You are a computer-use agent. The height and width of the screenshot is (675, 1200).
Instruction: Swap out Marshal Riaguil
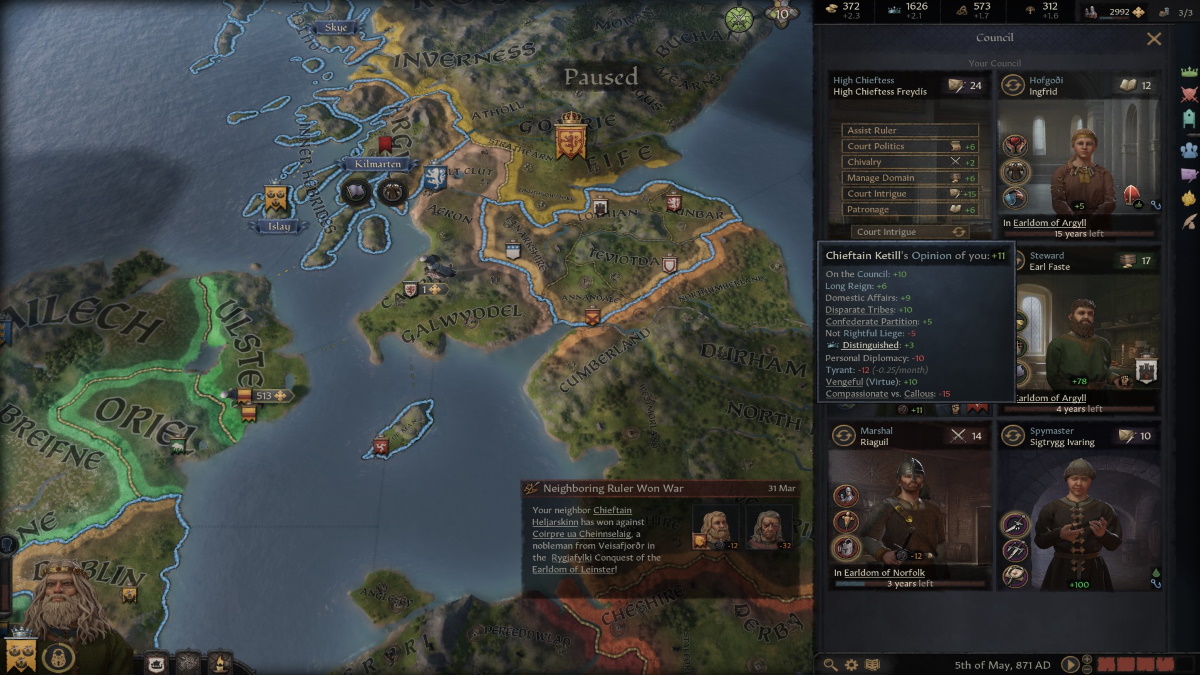point(845,436)
